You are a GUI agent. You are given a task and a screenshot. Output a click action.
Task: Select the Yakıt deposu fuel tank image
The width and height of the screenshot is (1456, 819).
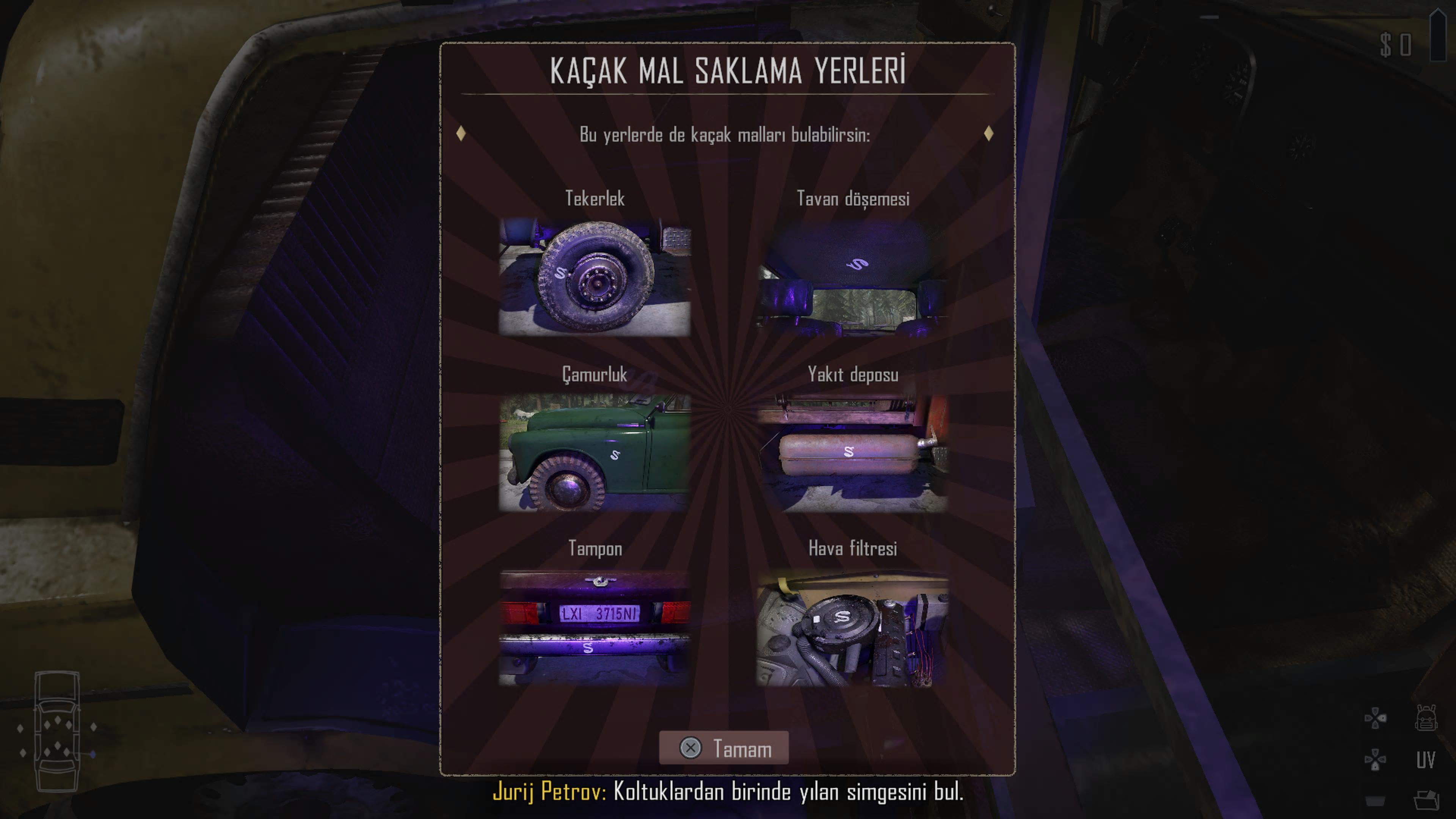pos(852,453)
